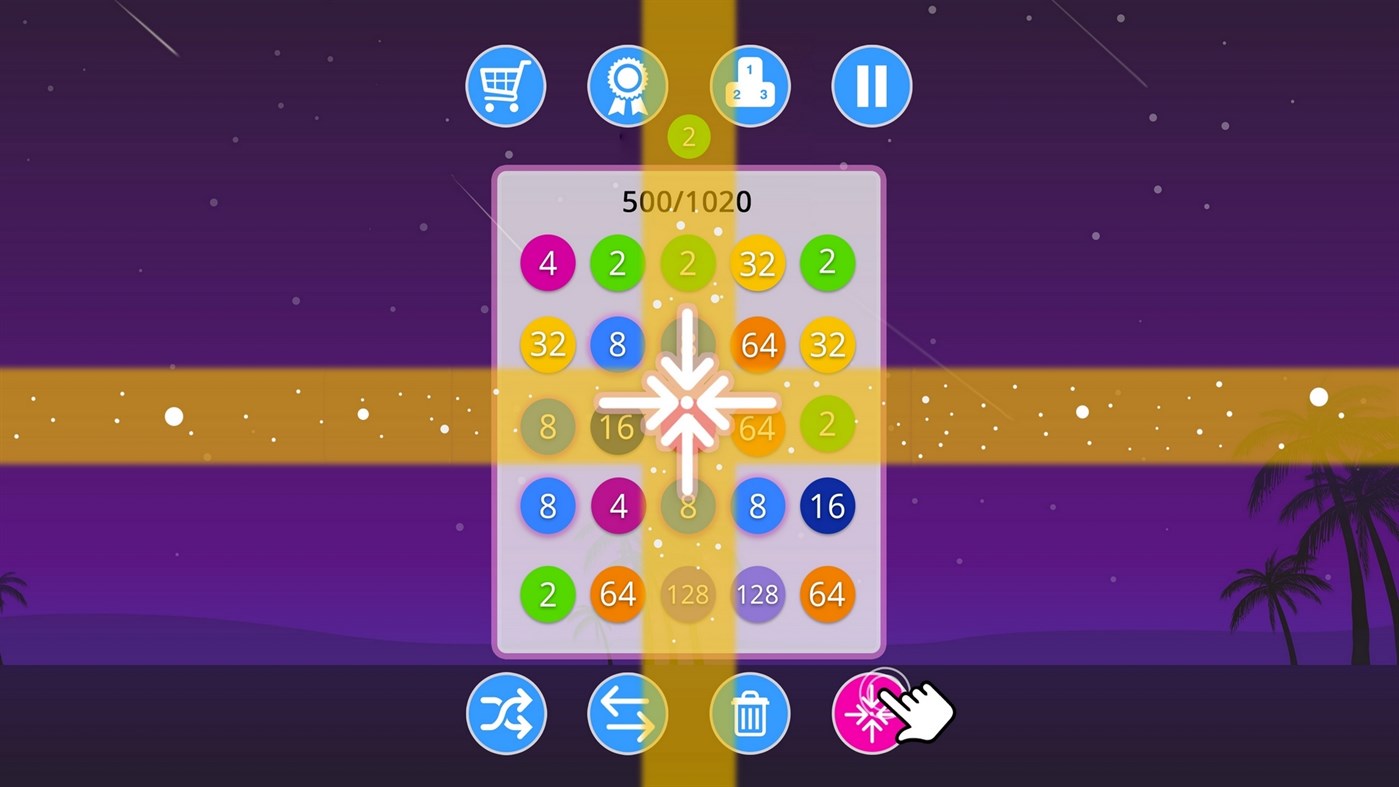
Task: Select the bottom-left green 2 tile
Action: pyautogui.click(x=548, y=594)
